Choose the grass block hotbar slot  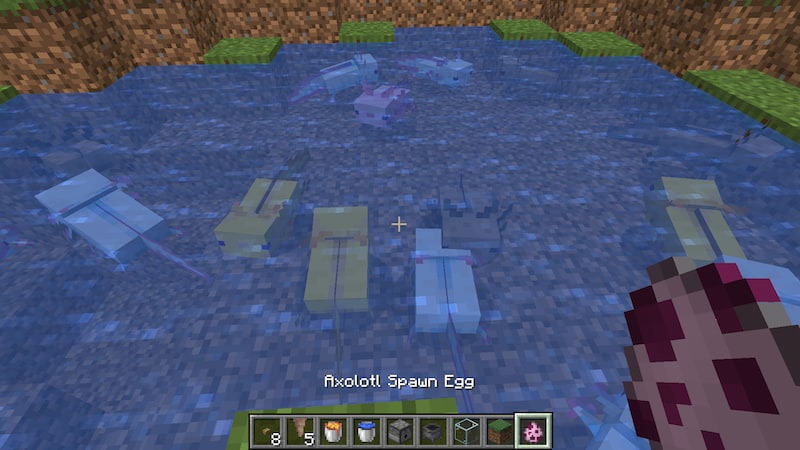499,431
